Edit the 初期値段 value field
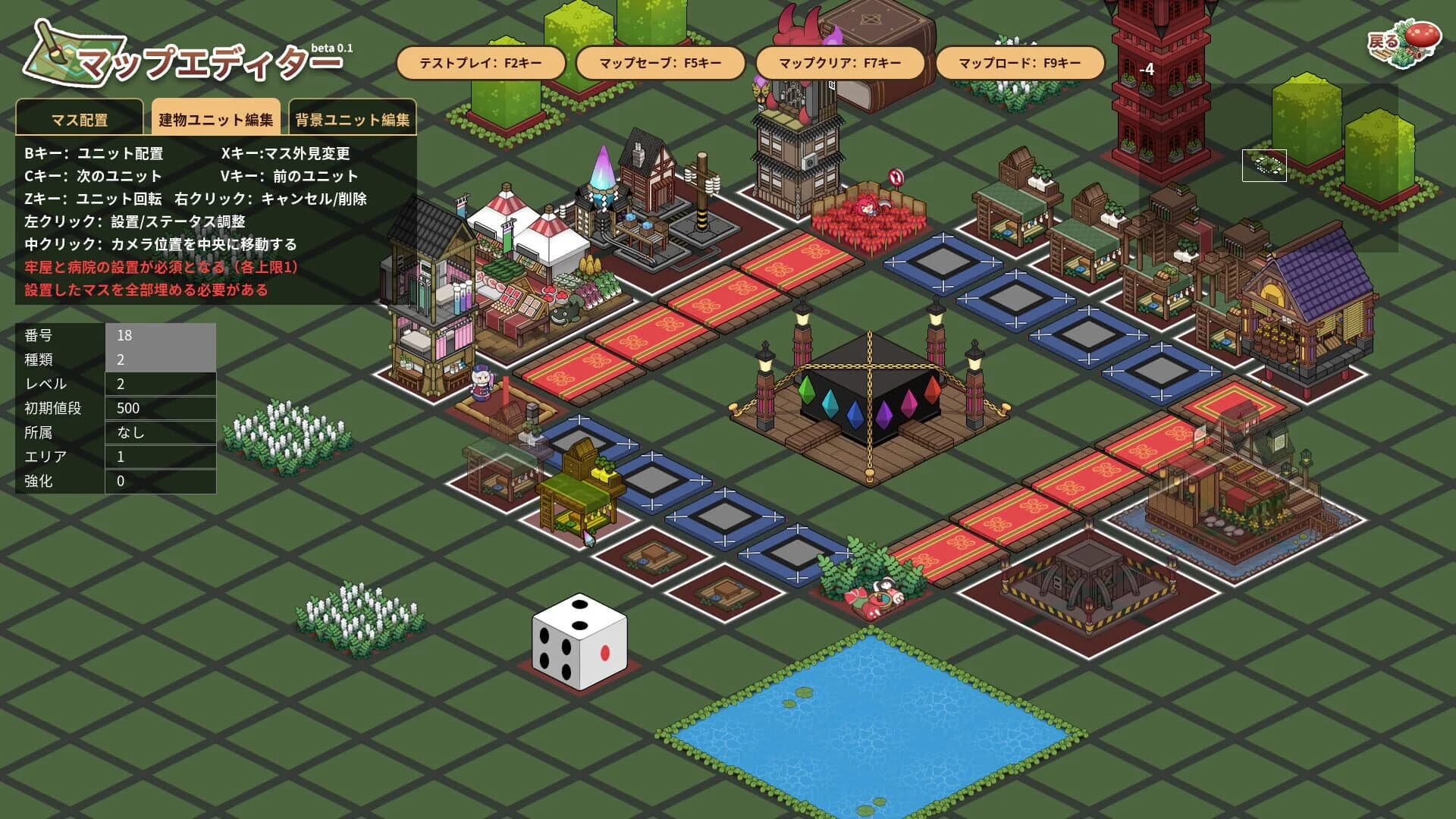1456x819 pixels. (x=159, y=408)
